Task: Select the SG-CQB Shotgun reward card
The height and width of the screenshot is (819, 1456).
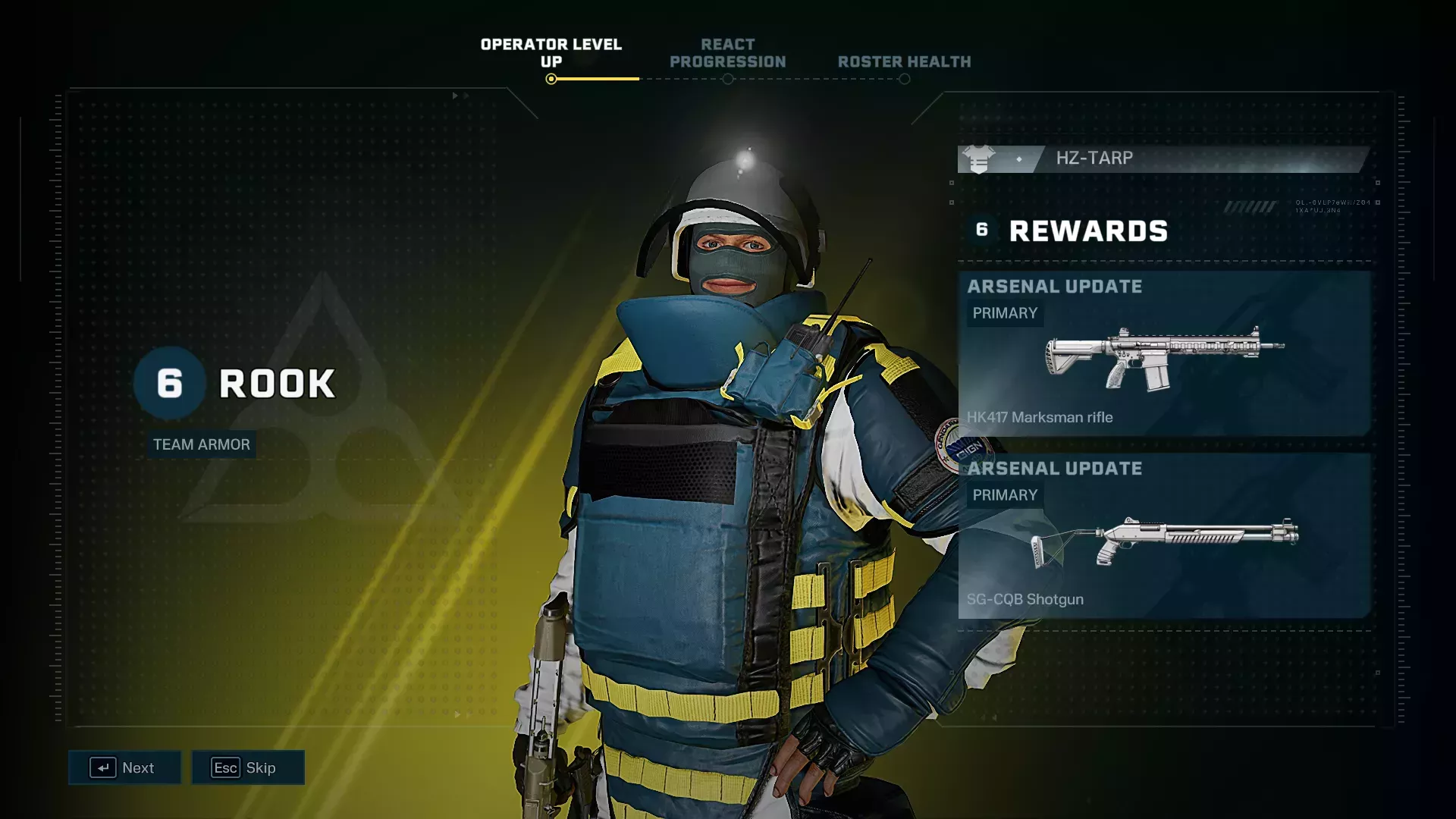Action: (1164, 535)
